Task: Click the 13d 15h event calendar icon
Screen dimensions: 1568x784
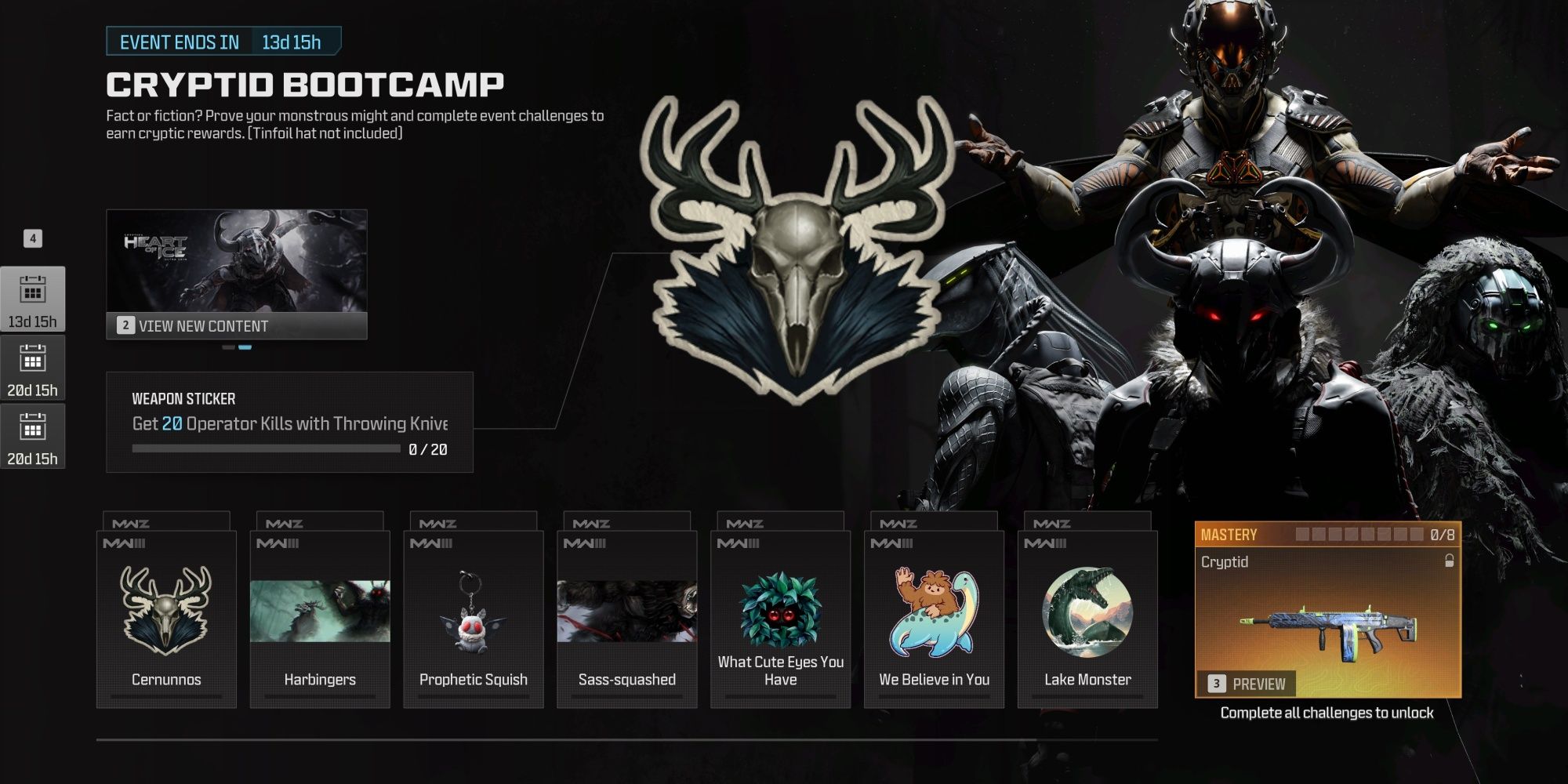Action: tap(33, 298)
